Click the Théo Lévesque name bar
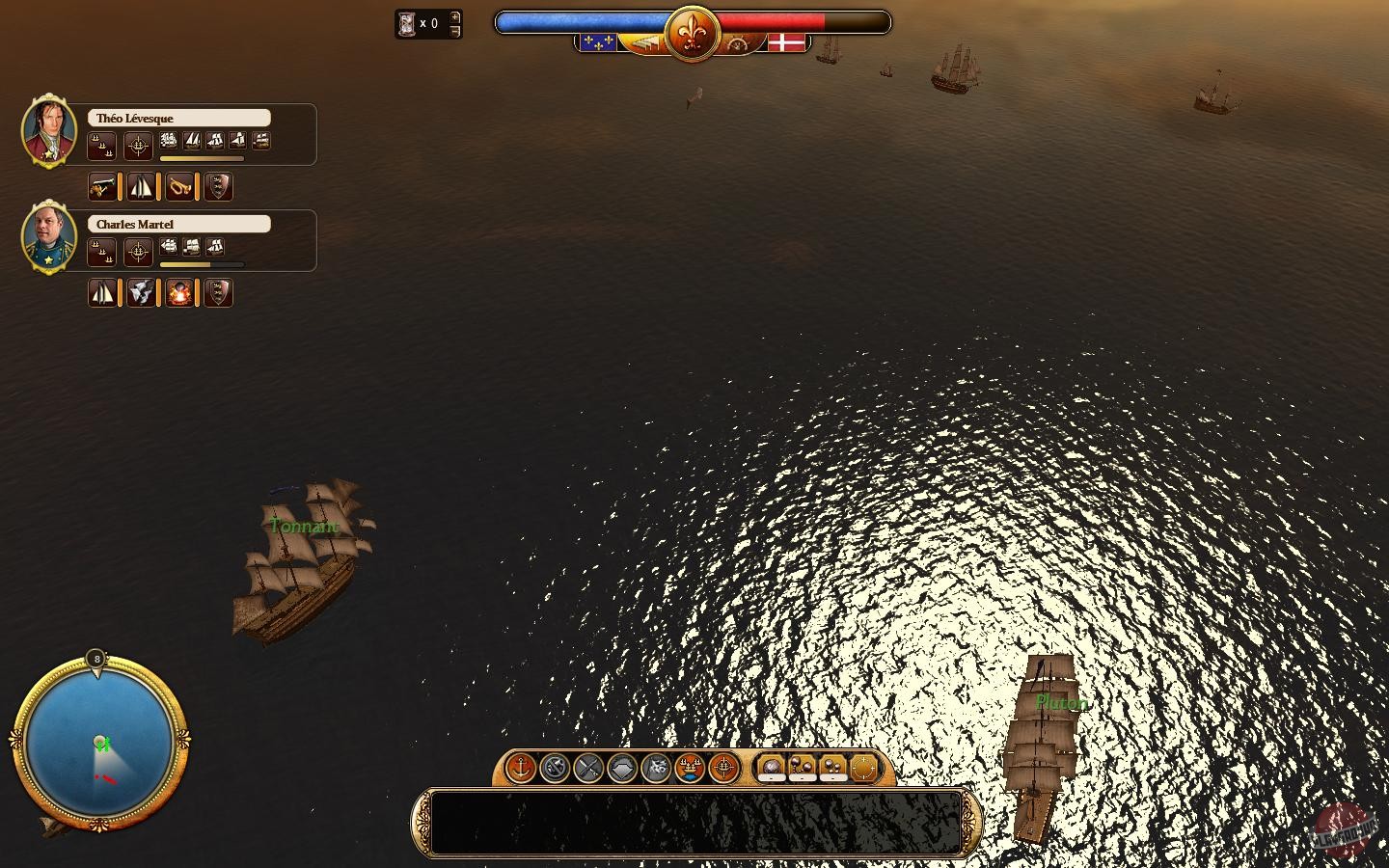This screenshot has height=868, width=1389. coord(178,117)
